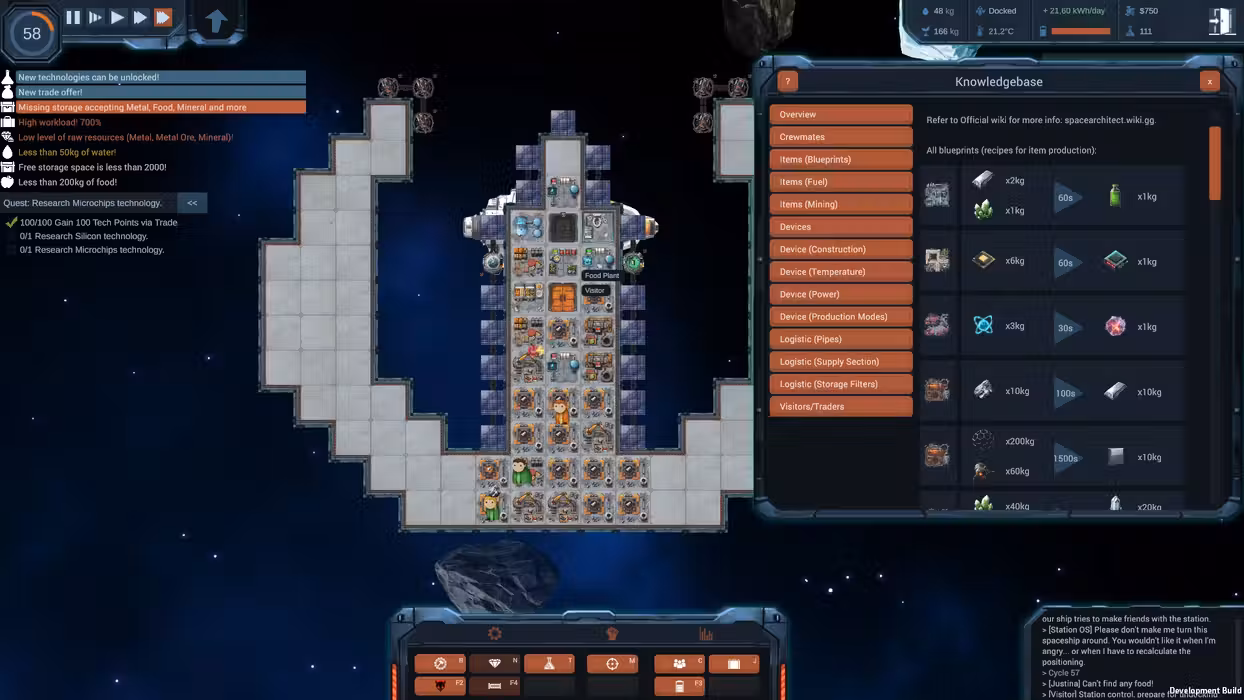Set the fastest game speed
The height and width of the screenshot is (700, 1244).
point(163,17)
